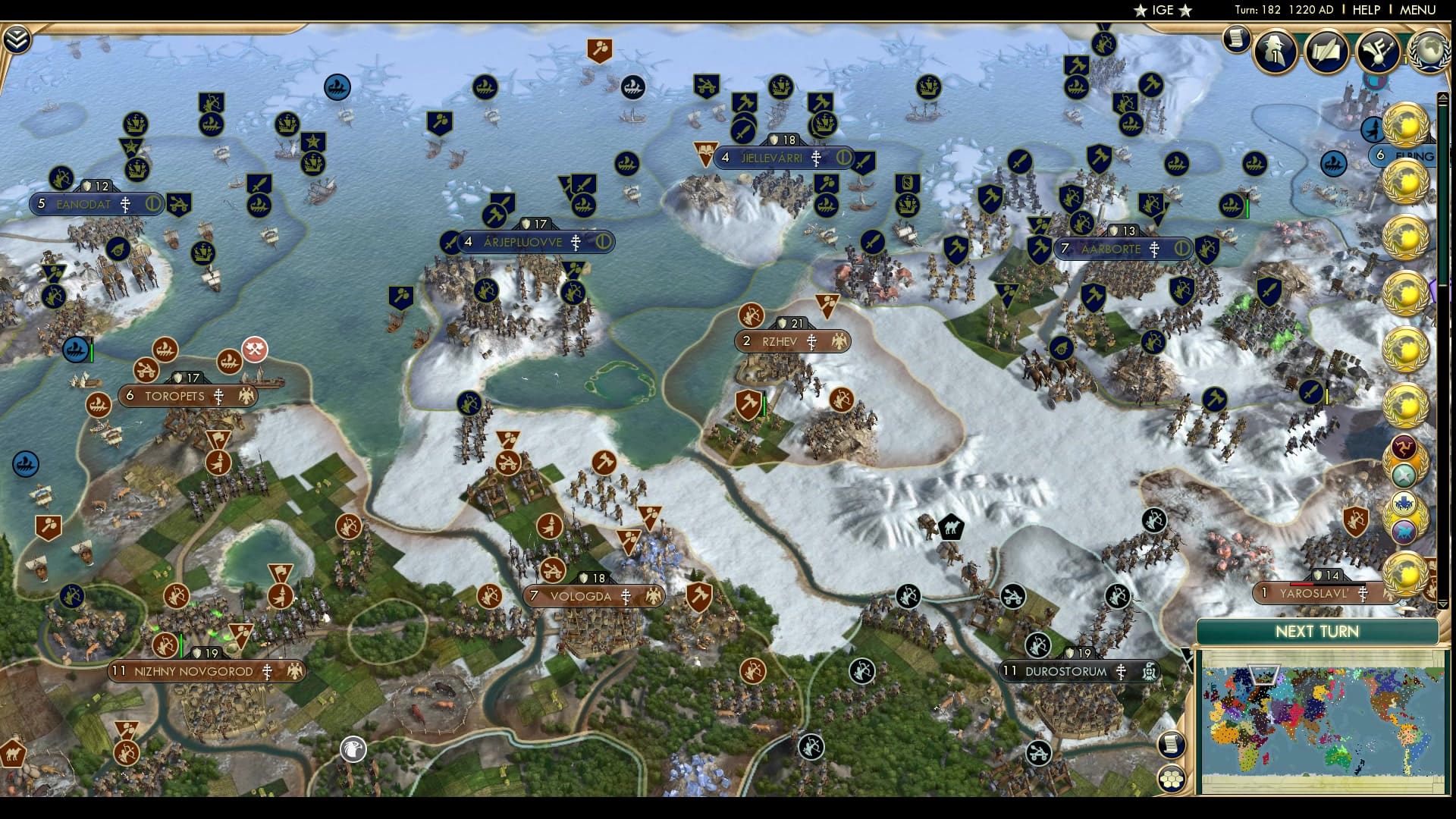Toggle Strategic View with the hex grid icon

tap(1172, 778)
